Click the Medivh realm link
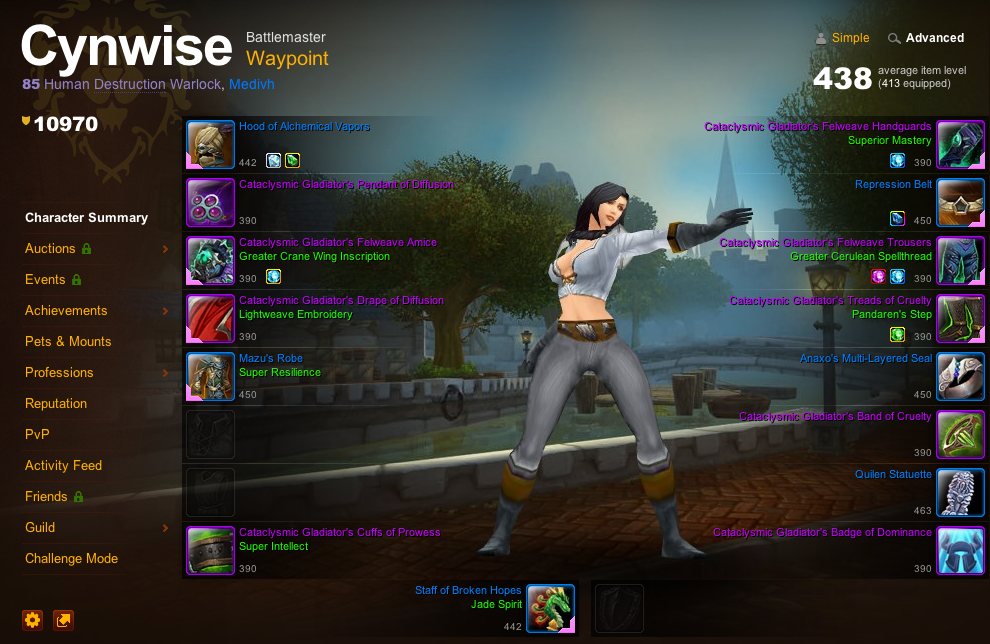Image resolution: width=990 pixels, height=644 pixels. click(x=251, y=85)
